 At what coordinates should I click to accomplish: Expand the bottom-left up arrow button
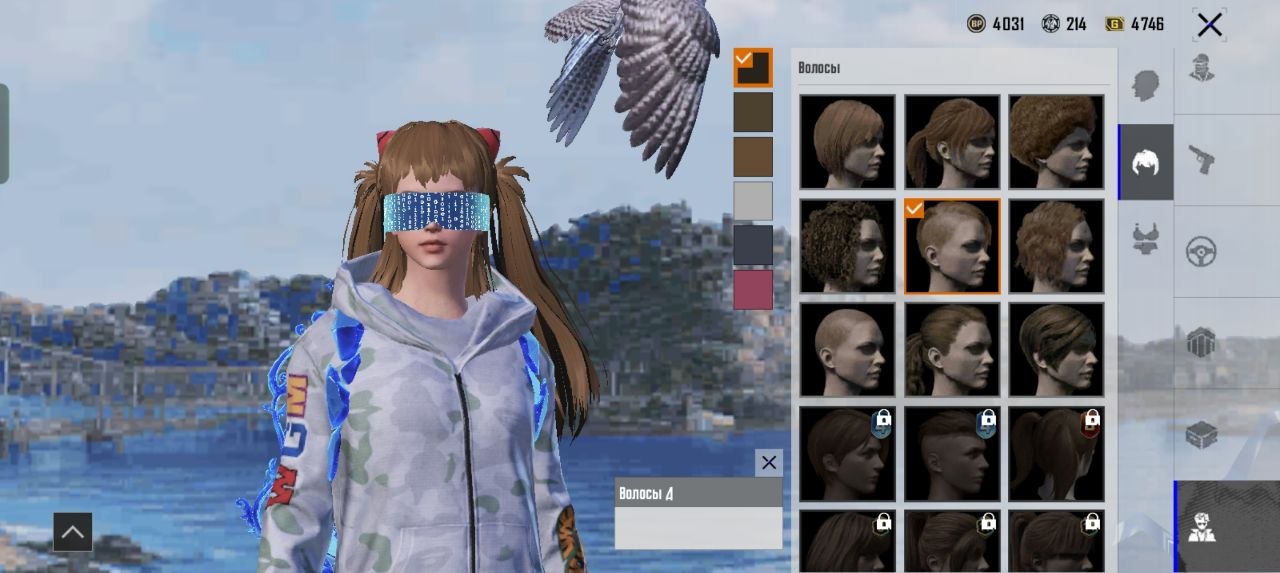click(x=72, y=532)
